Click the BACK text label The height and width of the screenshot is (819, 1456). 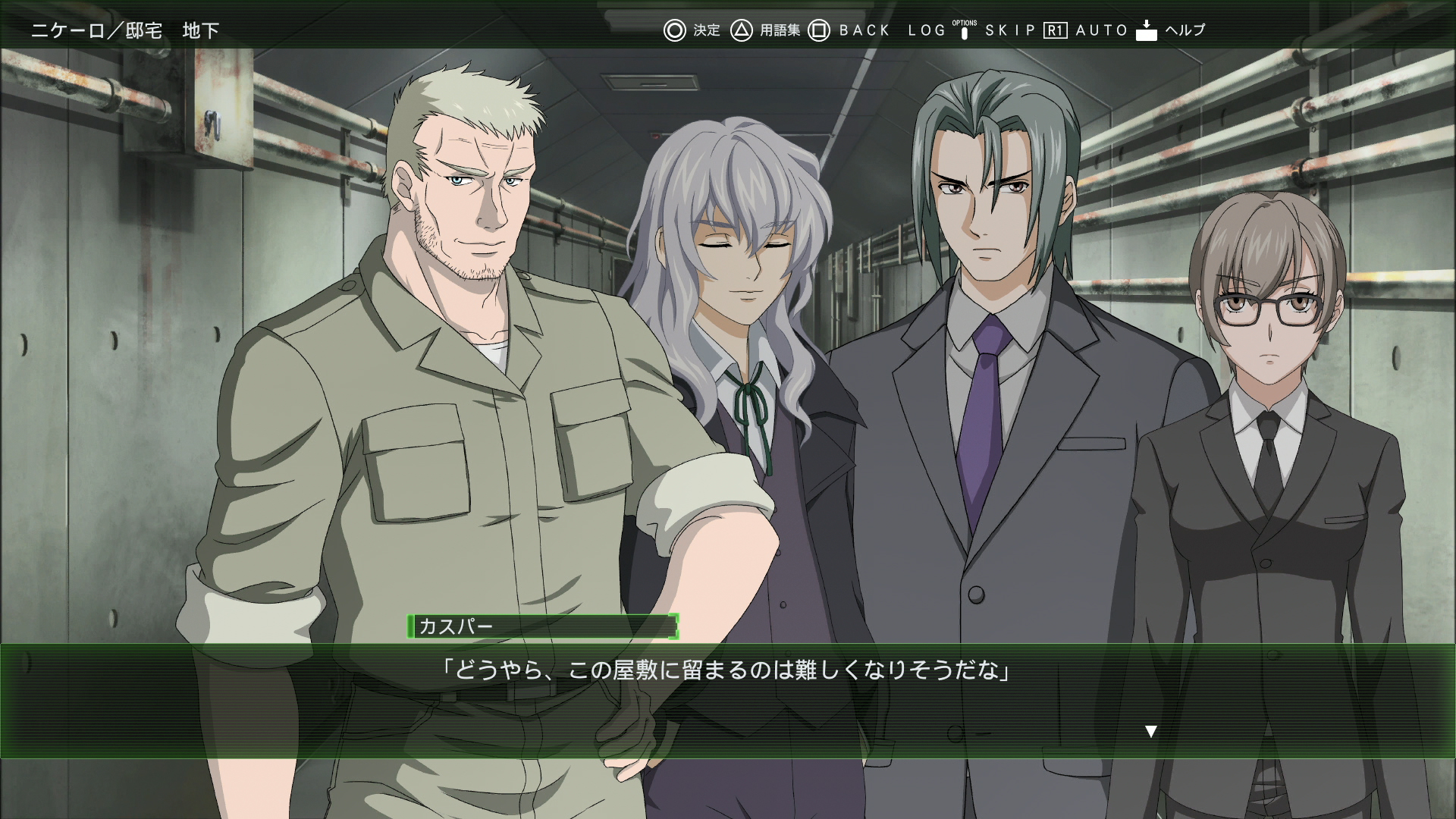[862, 30]
